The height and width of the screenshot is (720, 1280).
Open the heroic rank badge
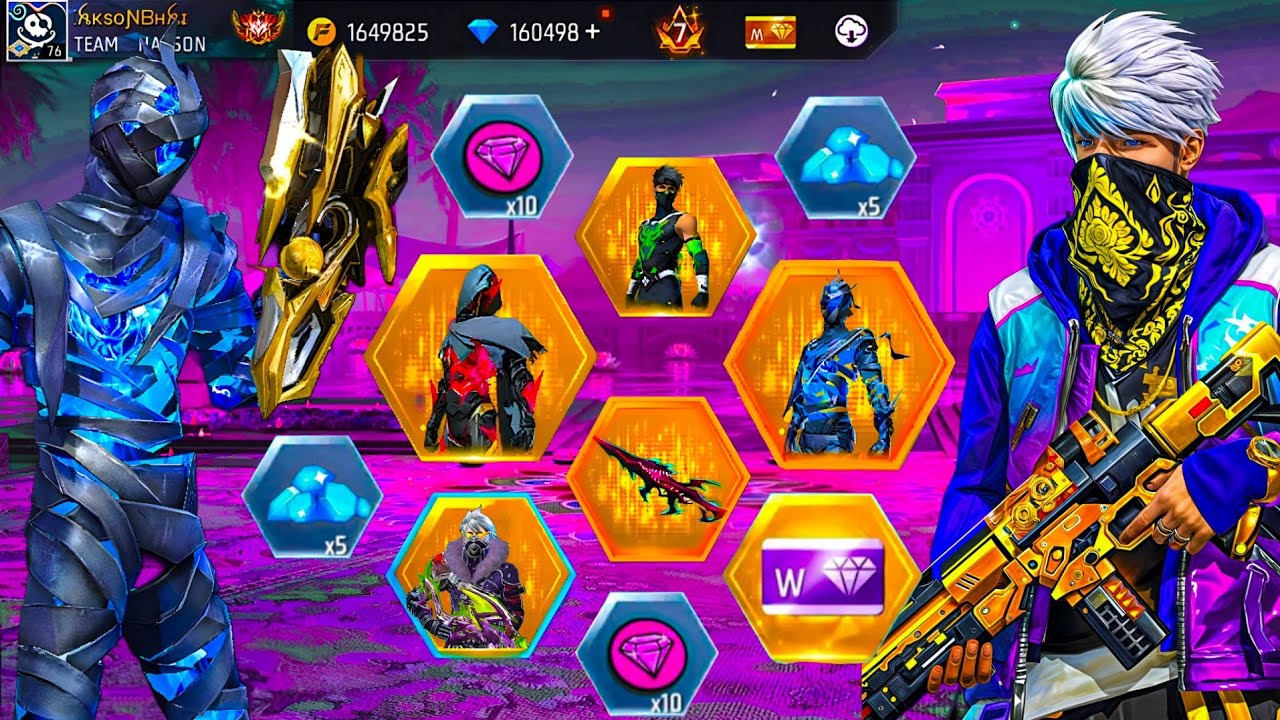257,28
